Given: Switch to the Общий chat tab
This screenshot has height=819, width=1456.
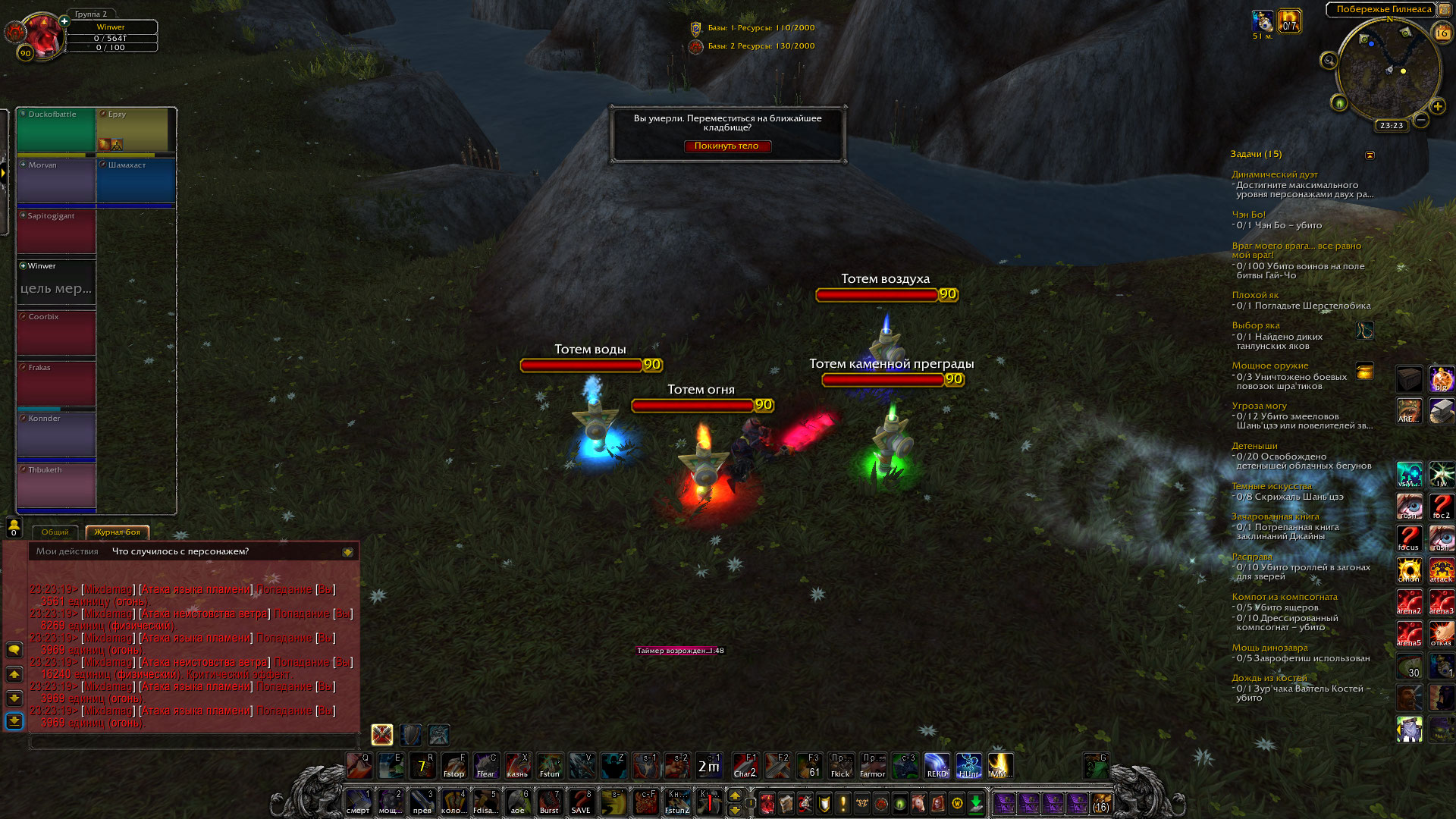Looking at the screenshot, I should click(x=55, y=532).
